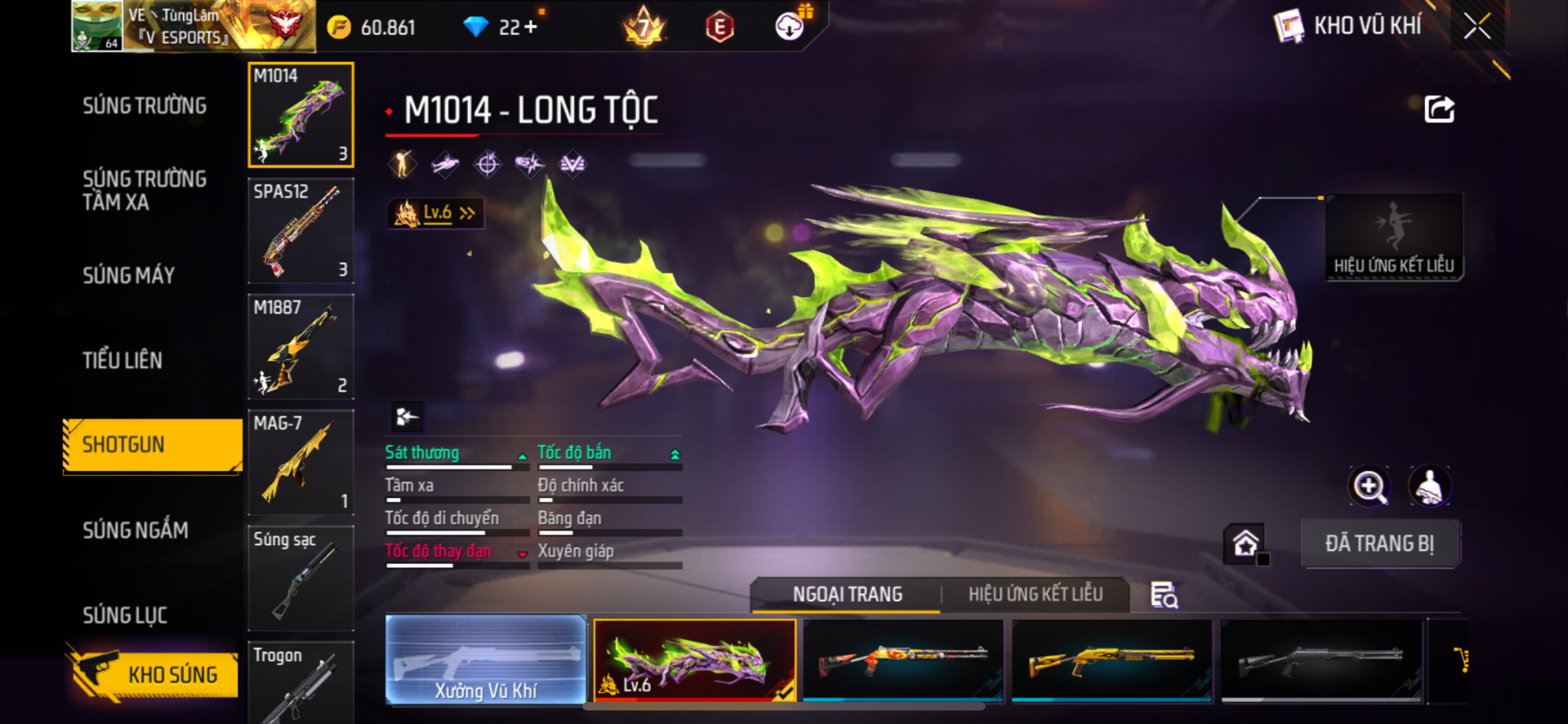Choose the SÚNG NGẮM category

[x=136, y=531]
